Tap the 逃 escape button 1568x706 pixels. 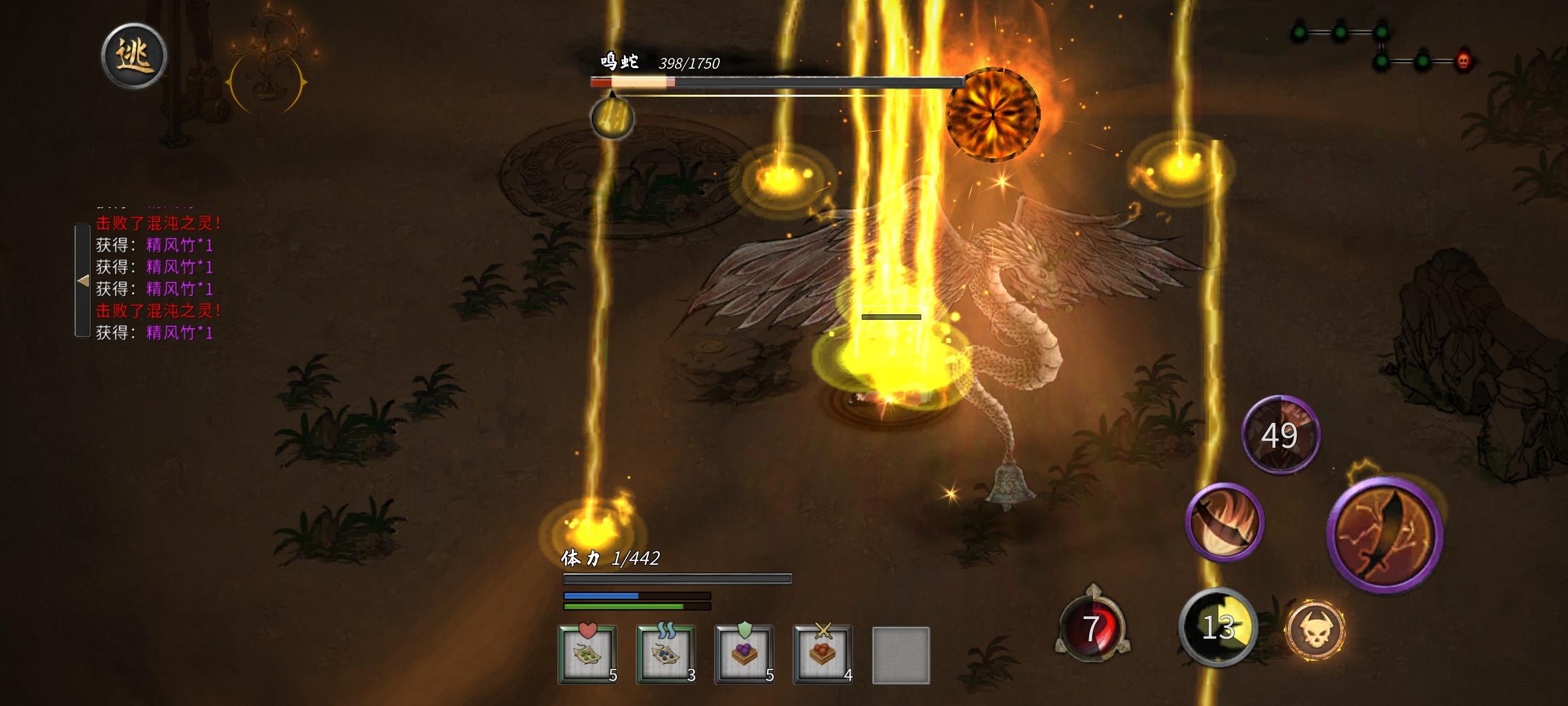point(134,56)
